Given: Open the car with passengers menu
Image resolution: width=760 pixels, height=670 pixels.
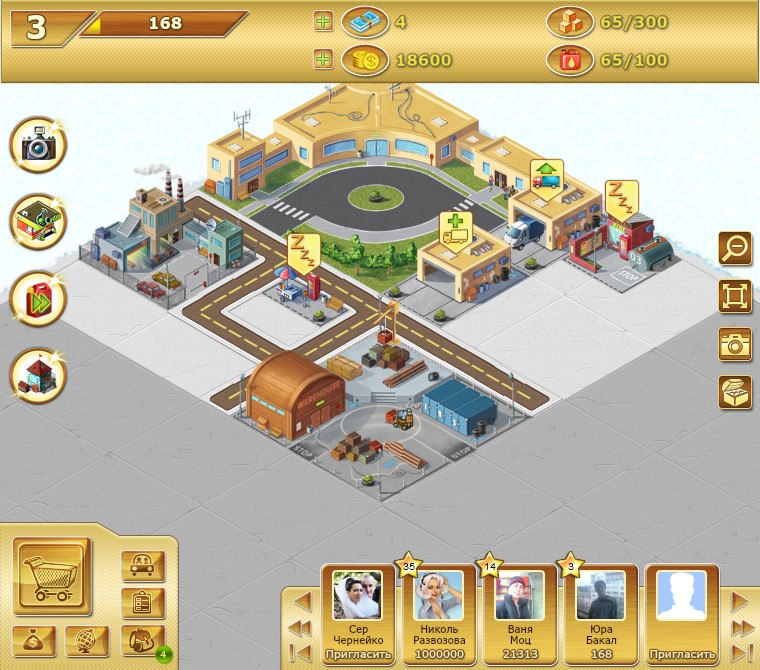Looking at the screenshot, I should click(x=142, y=566).
